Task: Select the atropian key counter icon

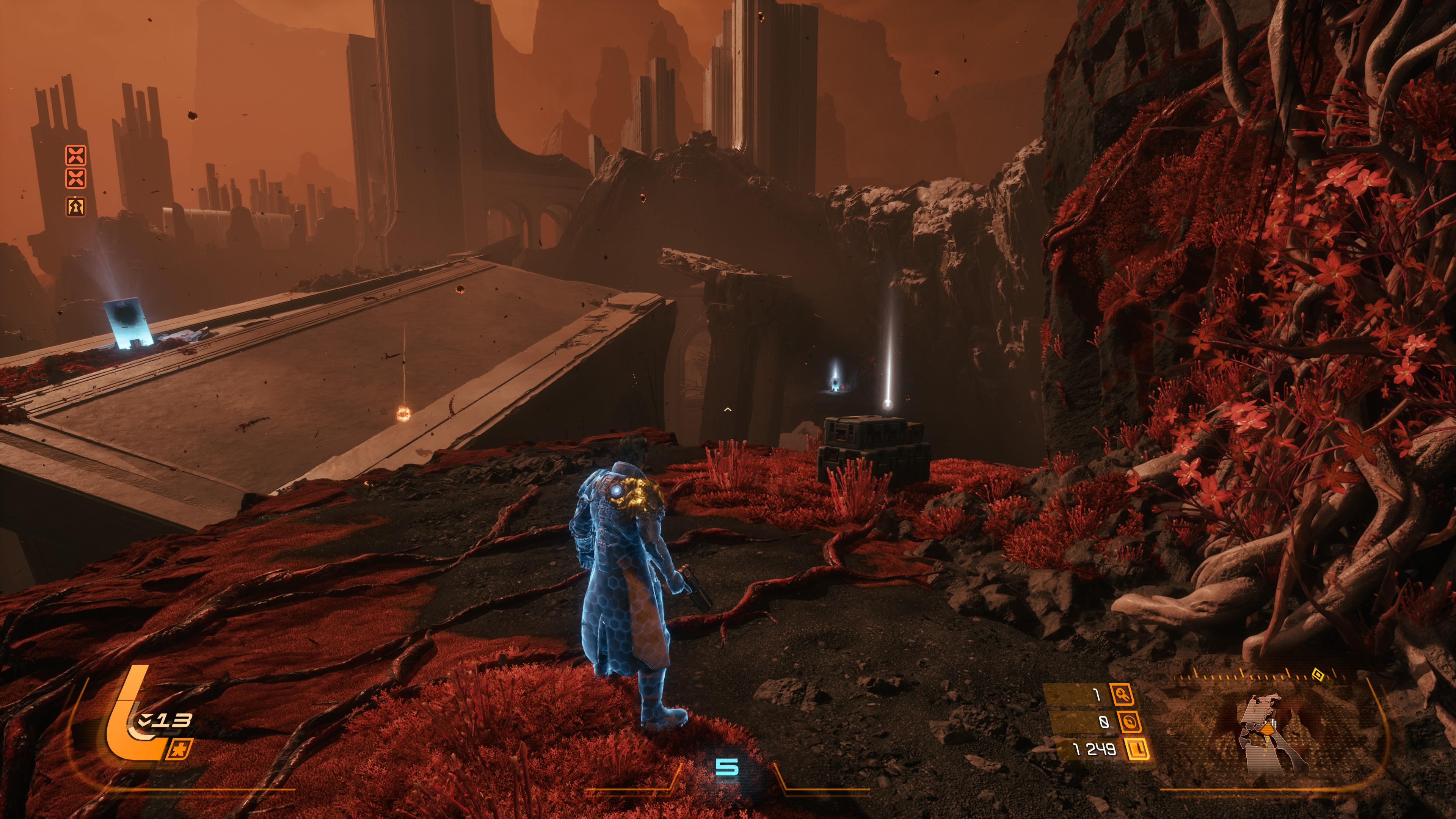Action: pyautogui.click(x=1122, y=694)
